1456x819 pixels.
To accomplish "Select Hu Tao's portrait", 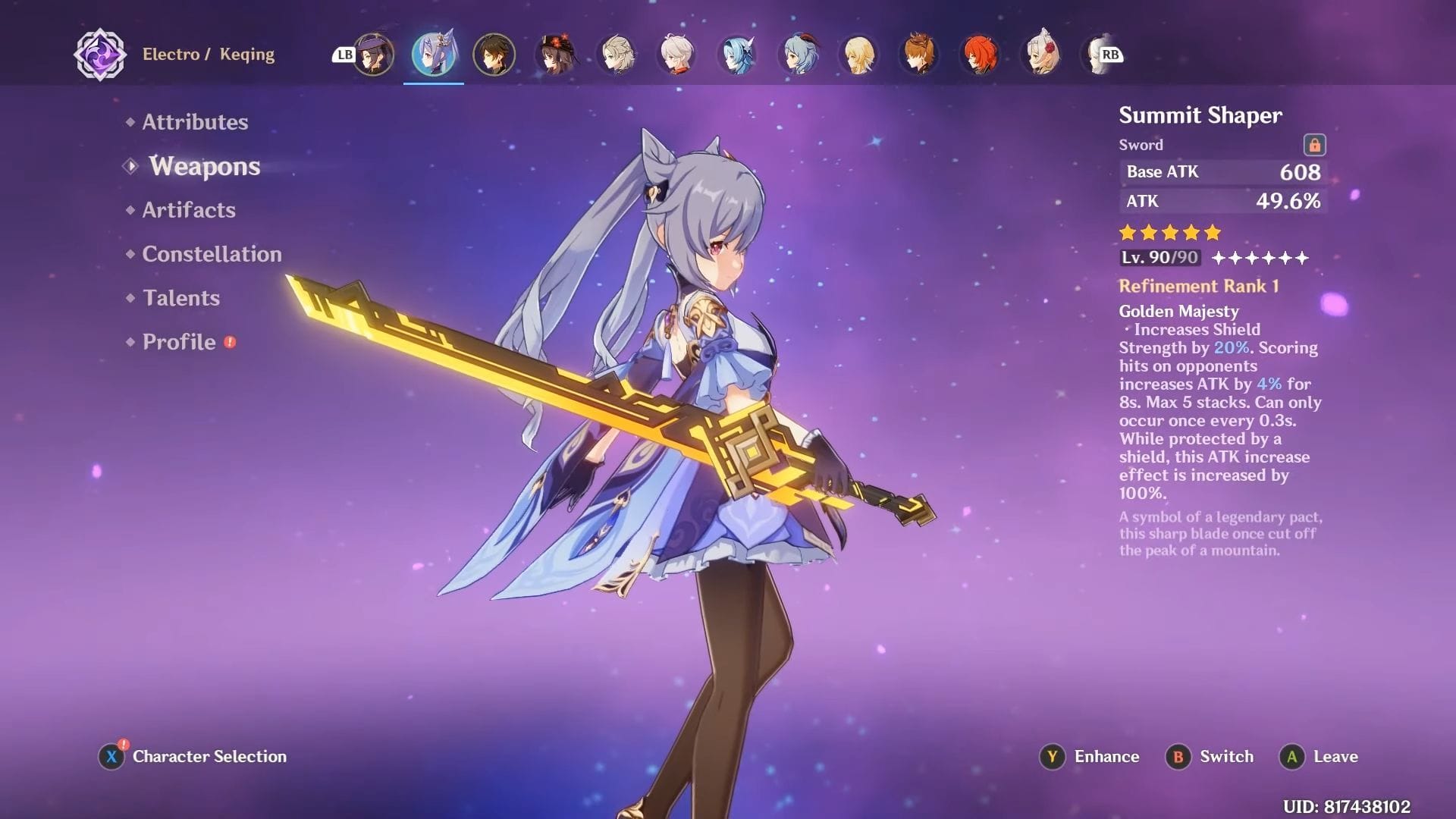I will click(555, 55).
